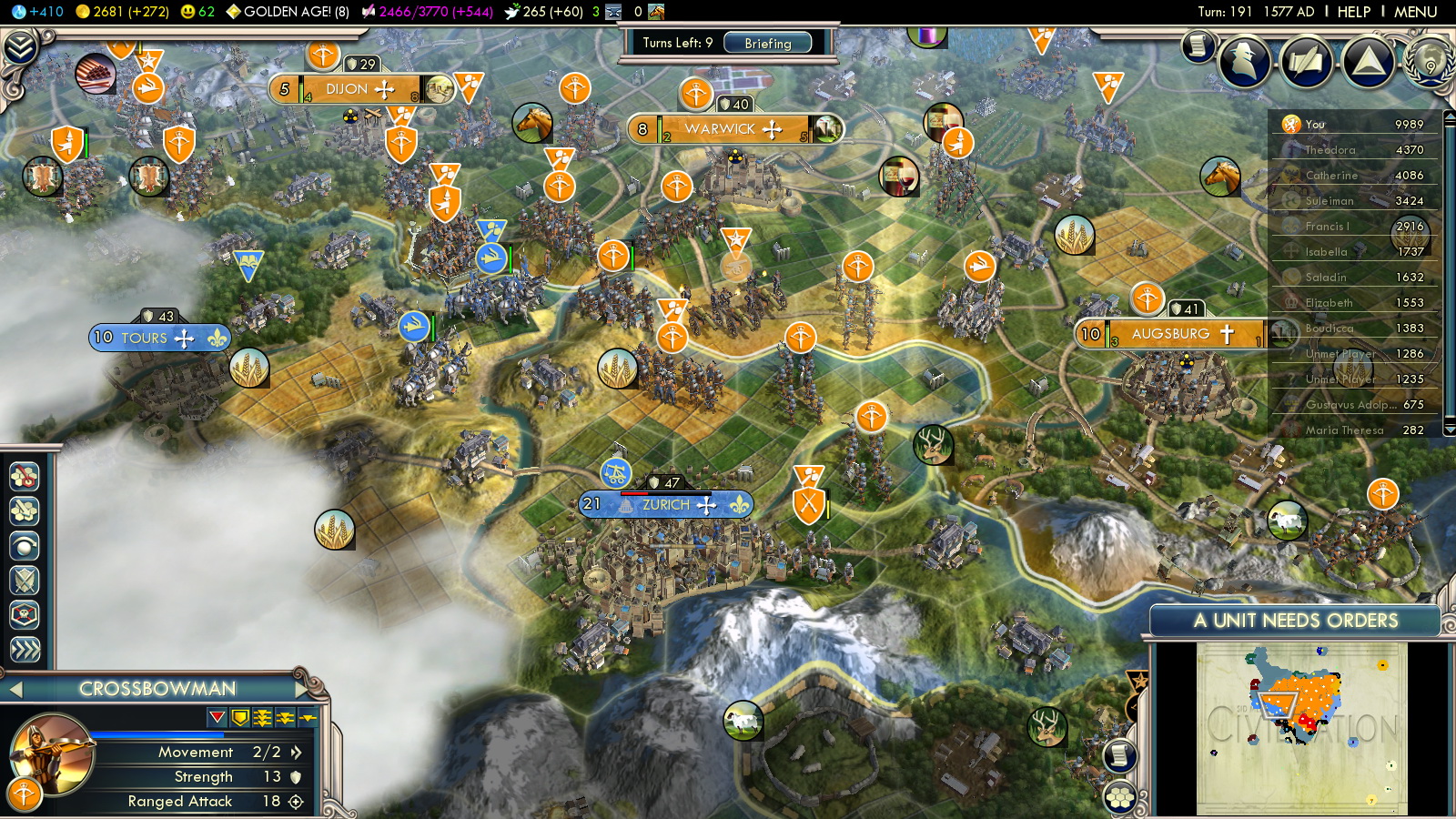Image resolution: width=1456 pixels, height=819 pixels.
Task: Choose the skip turn arrows action
Action: [x=25, y=649]
